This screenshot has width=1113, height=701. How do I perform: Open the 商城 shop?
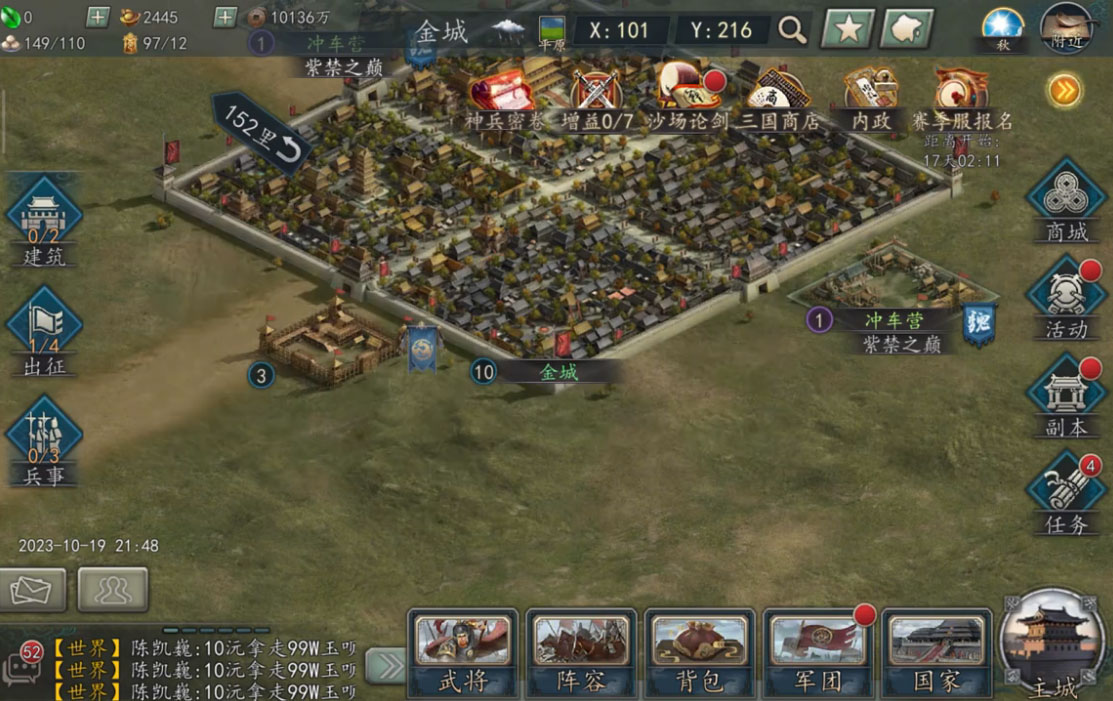(1066, 200)
